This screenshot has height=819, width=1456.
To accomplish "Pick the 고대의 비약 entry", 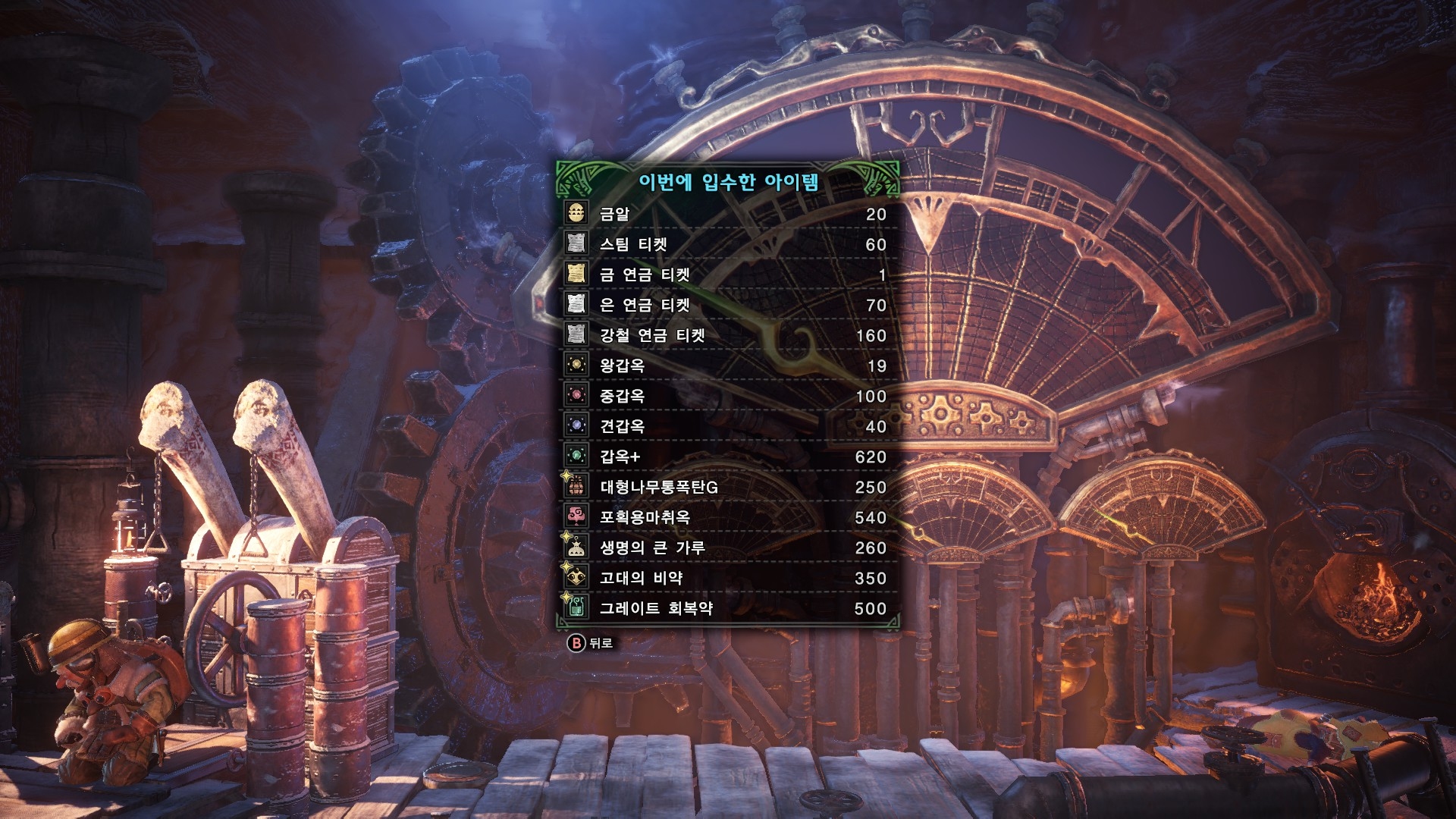I will 726,578.
